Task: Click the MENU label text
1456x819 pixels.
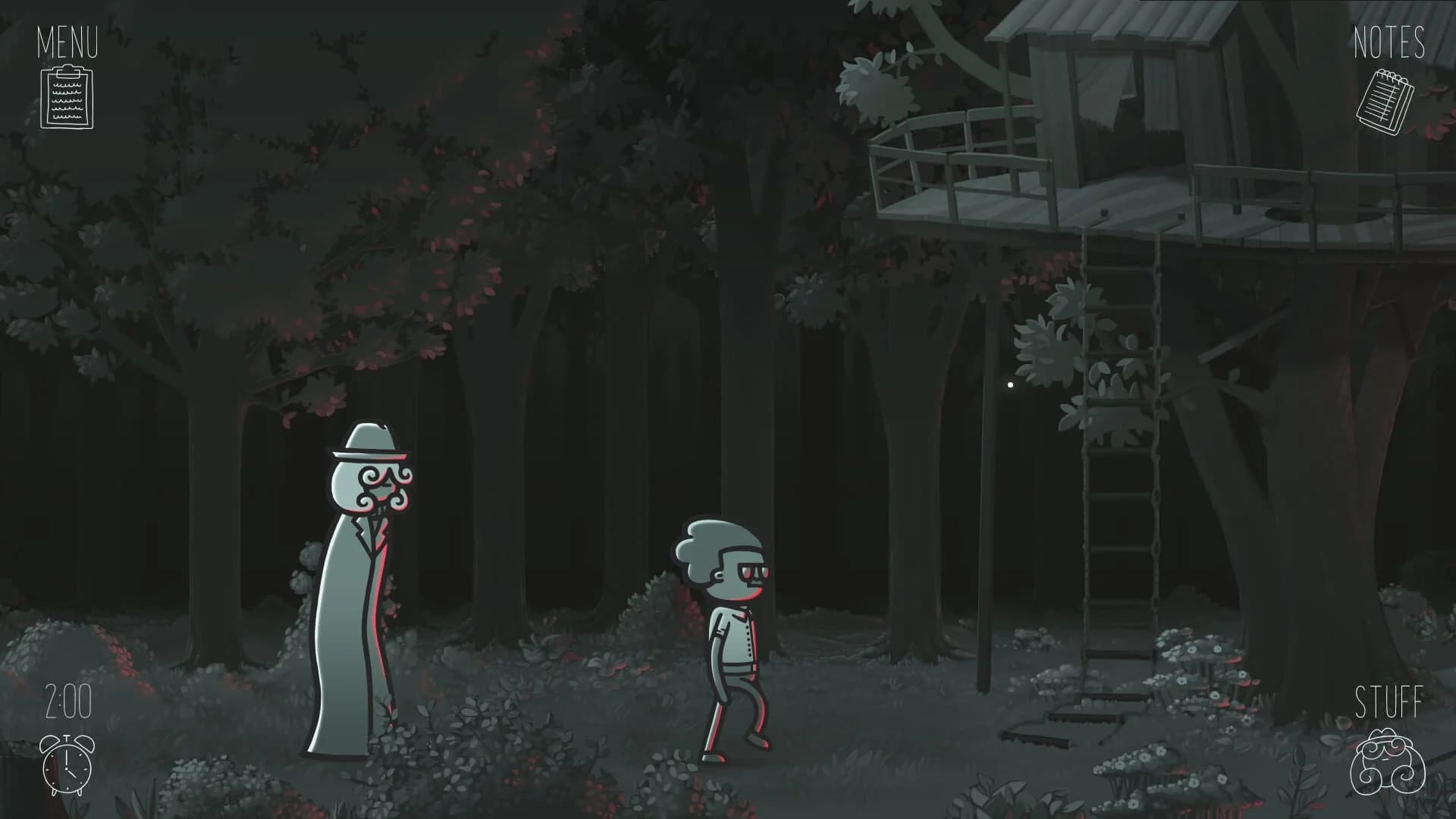Action: [x=67, y=43]
